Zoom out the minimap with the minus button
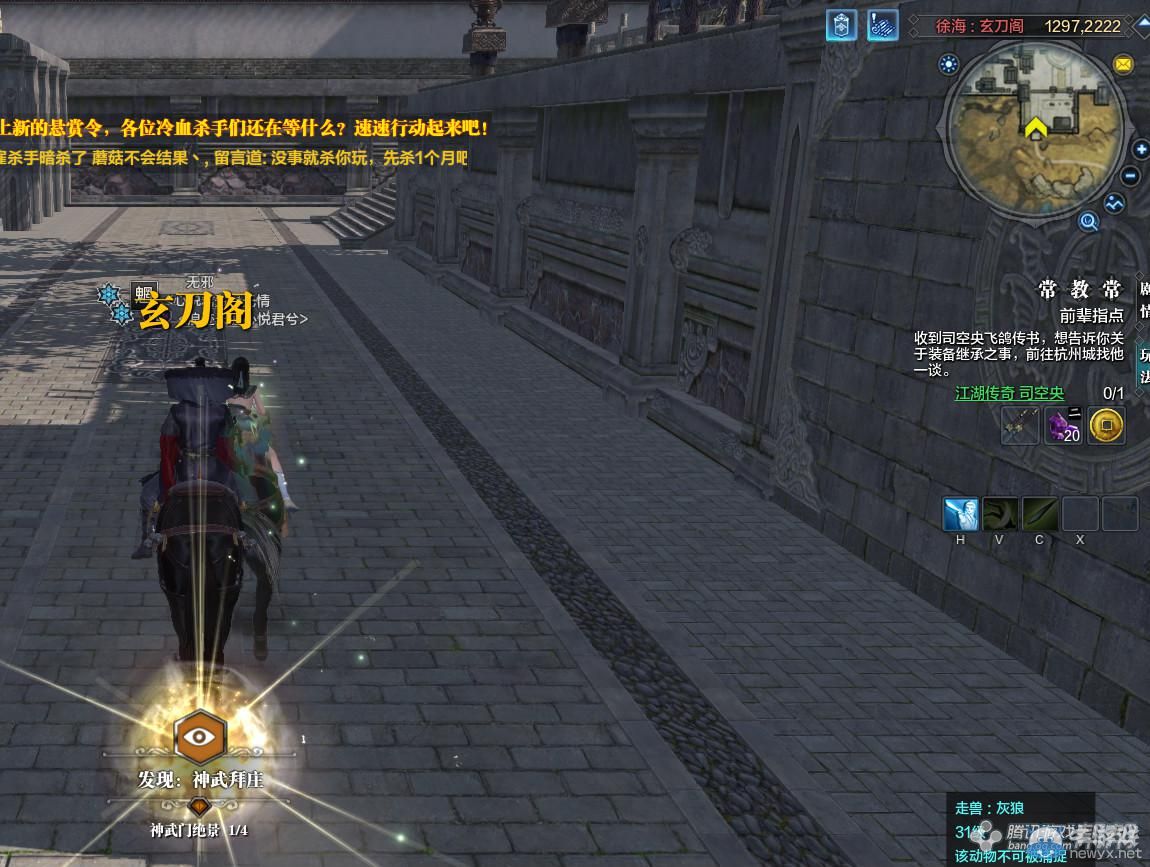Viewport: 1150px width, 867px height. tap(1131, 177)
